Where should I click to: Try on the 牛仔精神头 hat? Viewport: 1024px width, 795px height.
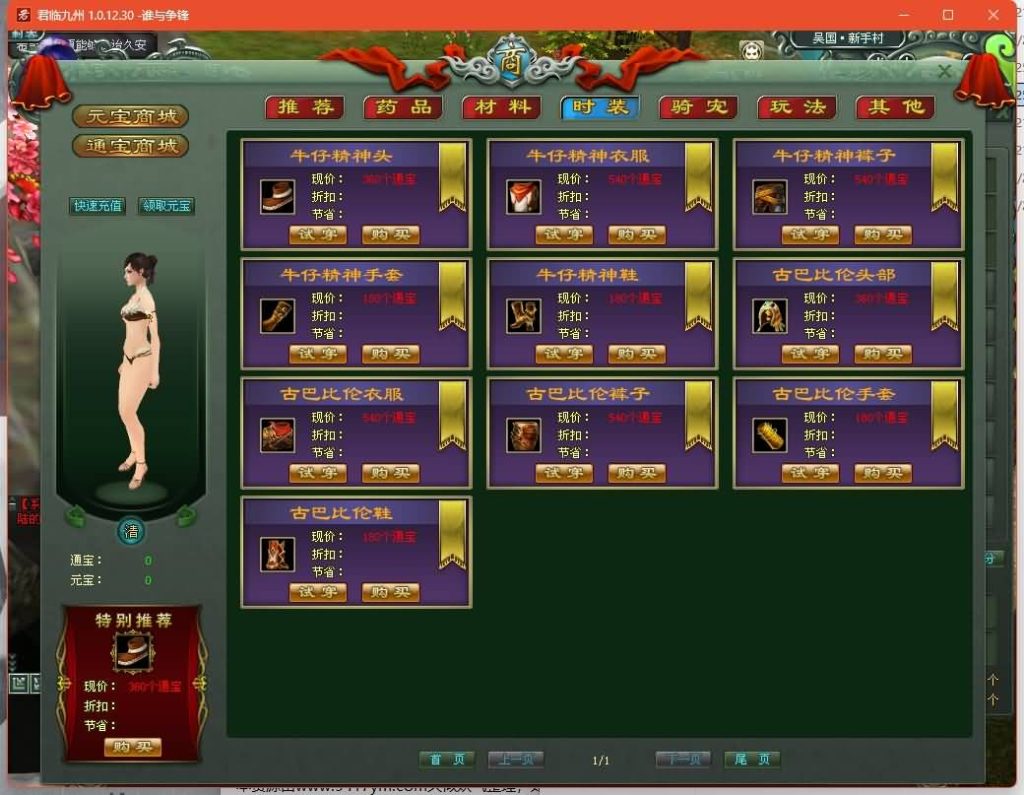318,235
